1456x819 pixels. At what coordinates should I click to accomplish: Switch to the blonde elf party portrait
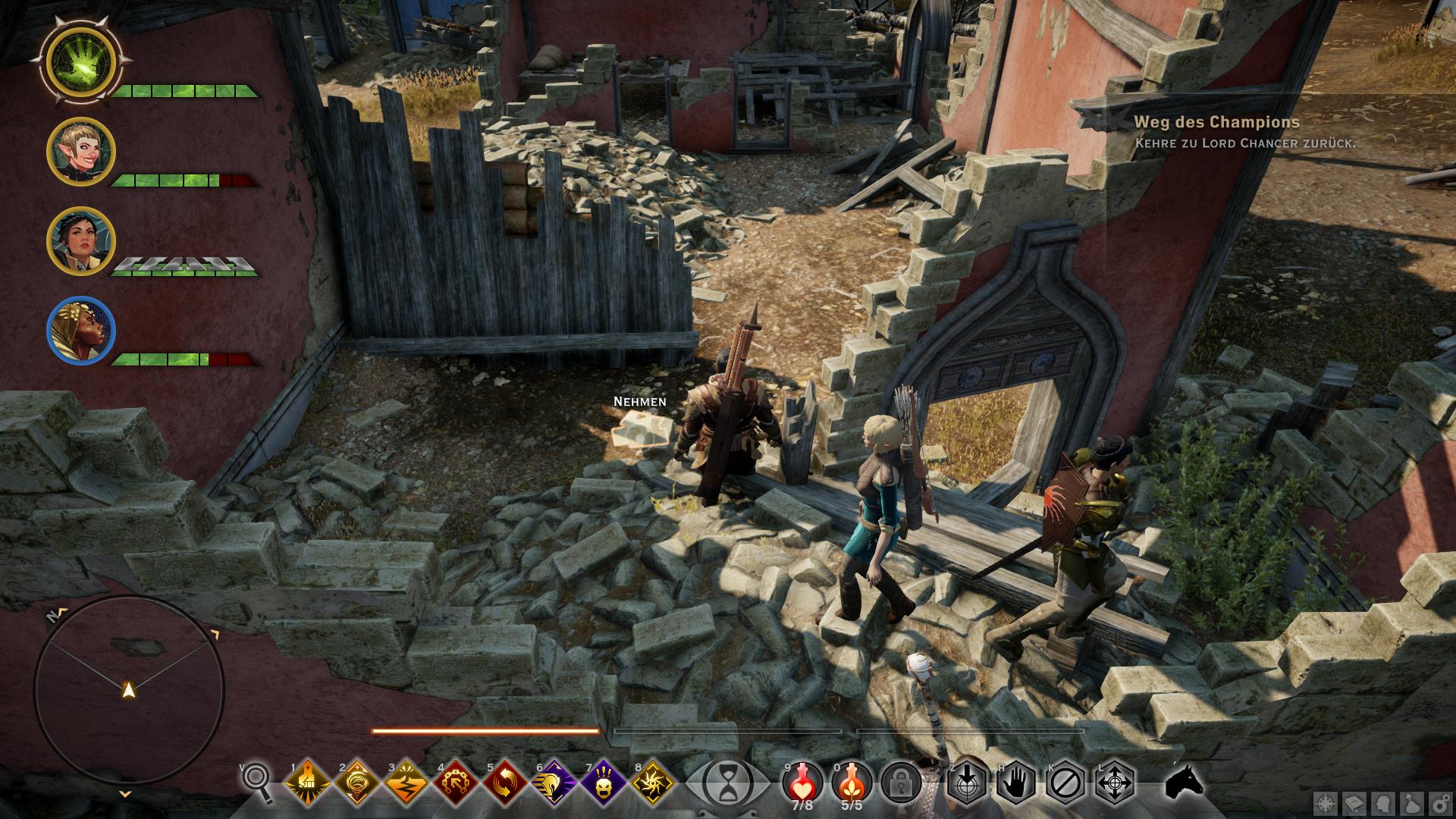[80, 152]
